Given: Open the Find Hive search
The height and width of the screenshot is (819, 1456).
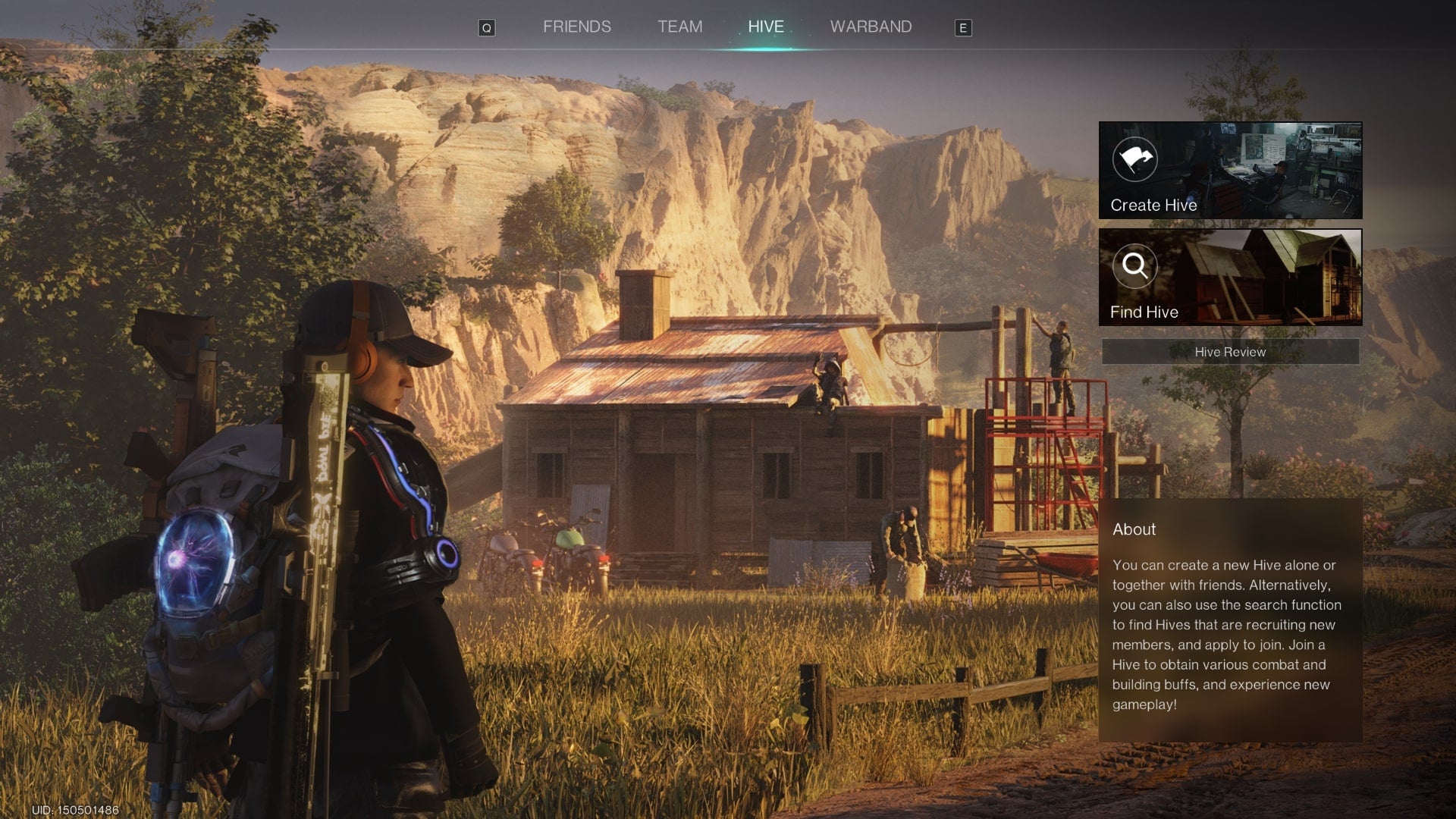Looking at the screenshot, I should point(1229,278).
